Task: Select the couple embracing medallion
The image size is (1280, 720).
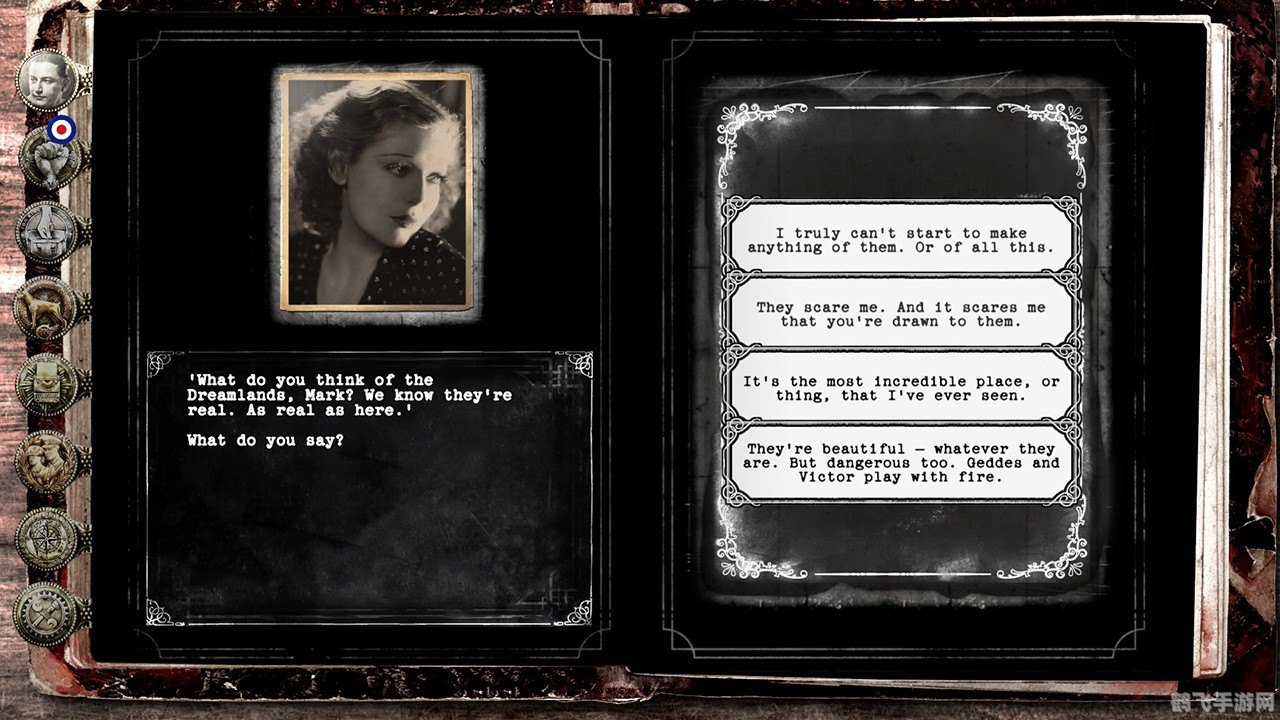Action: 47,461
